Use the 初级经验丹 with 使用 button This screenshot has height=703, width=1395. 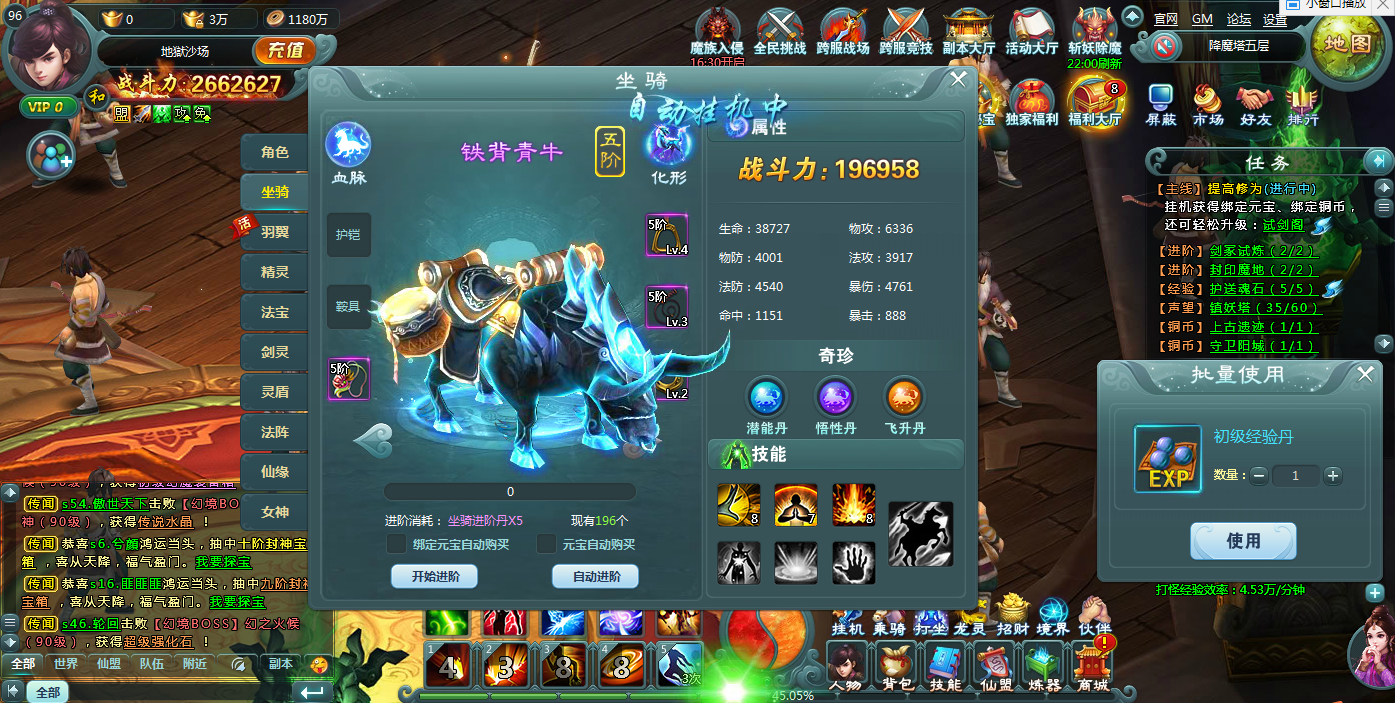(x=1243, y=541)
